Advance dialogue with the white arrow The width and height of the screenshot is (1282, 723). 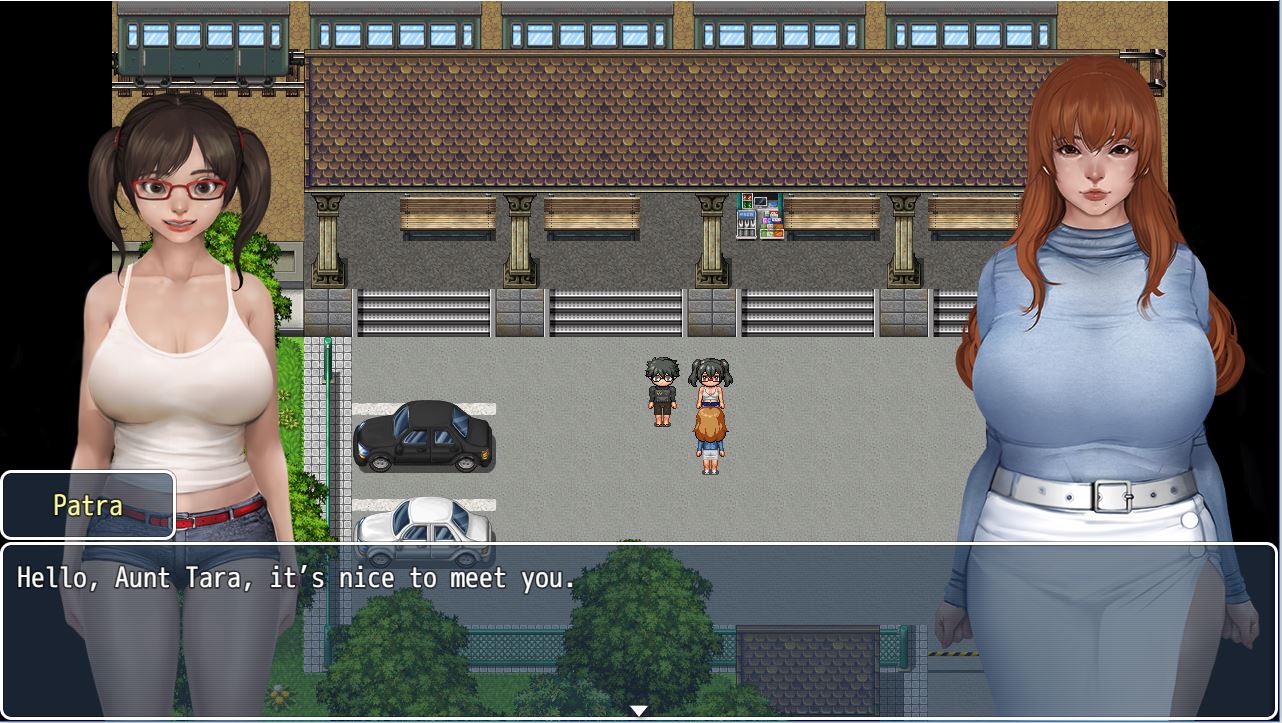coord(638,710)
